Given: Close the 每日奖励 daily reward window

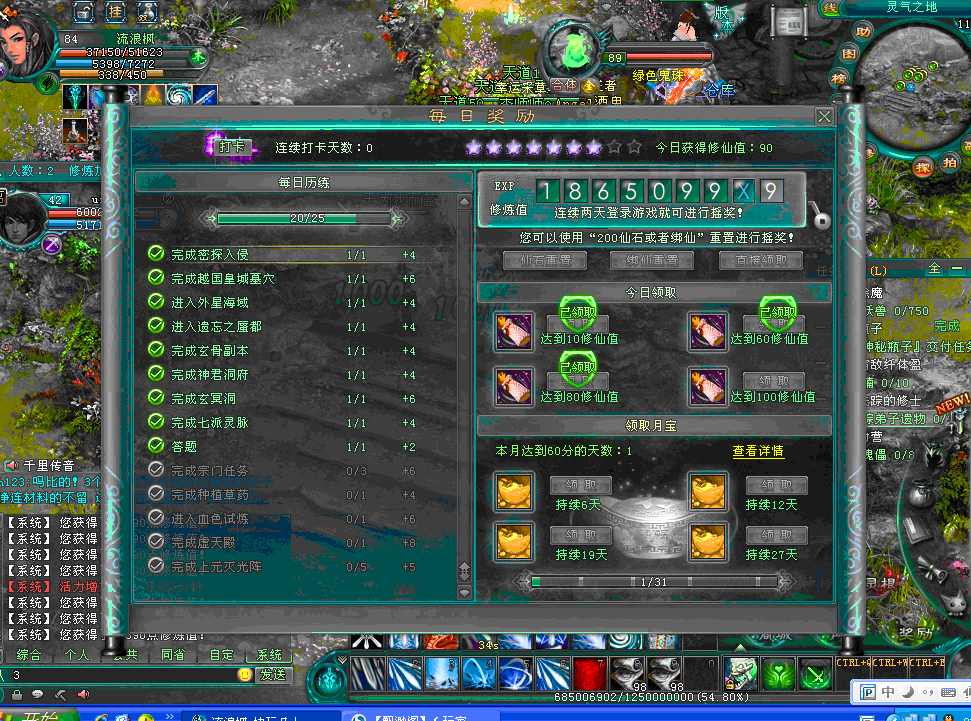Looking at the screenshot, I should [x=824, y=117].
